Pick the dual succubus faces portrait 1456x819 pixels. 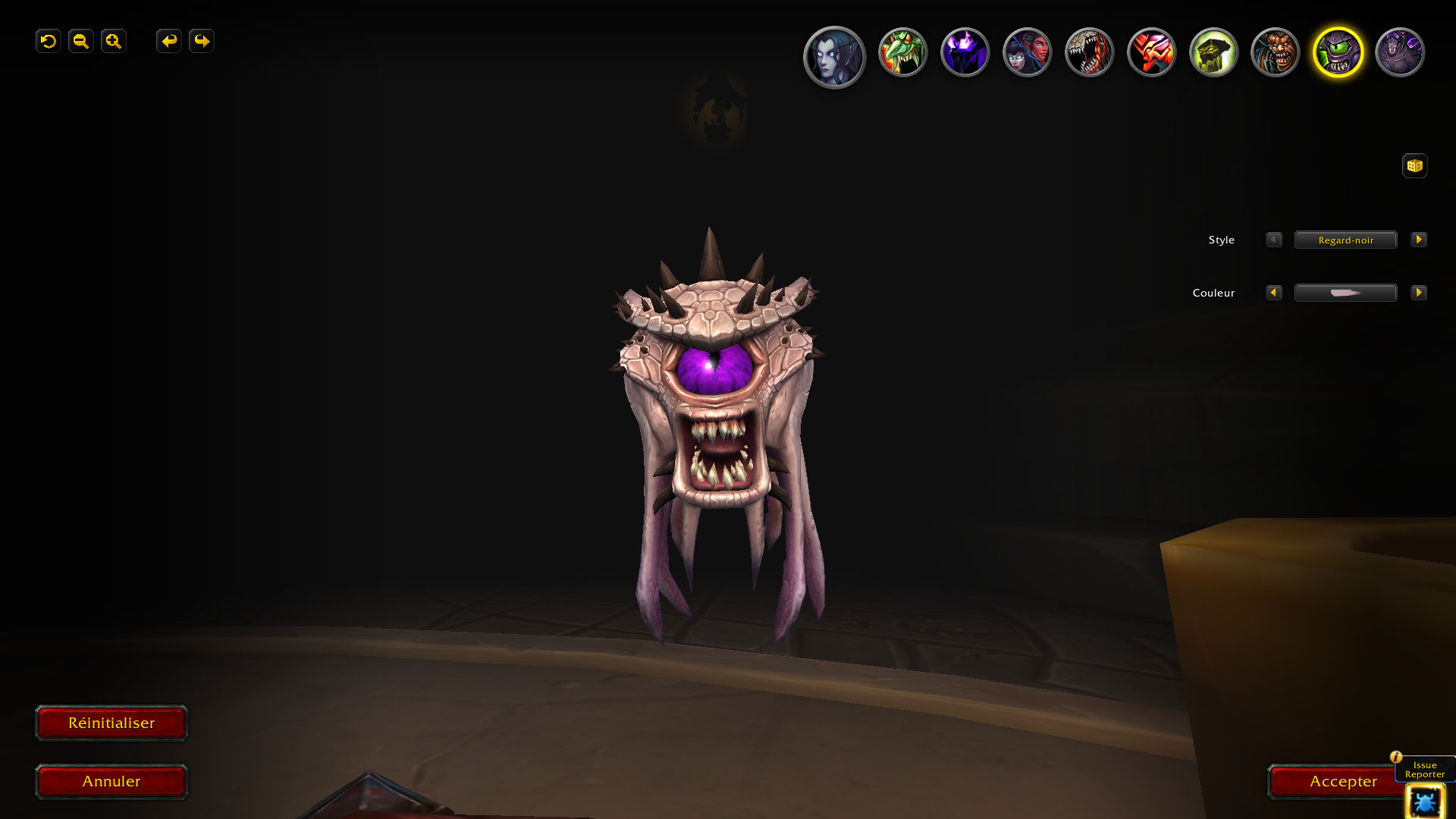pos(1027,52)
